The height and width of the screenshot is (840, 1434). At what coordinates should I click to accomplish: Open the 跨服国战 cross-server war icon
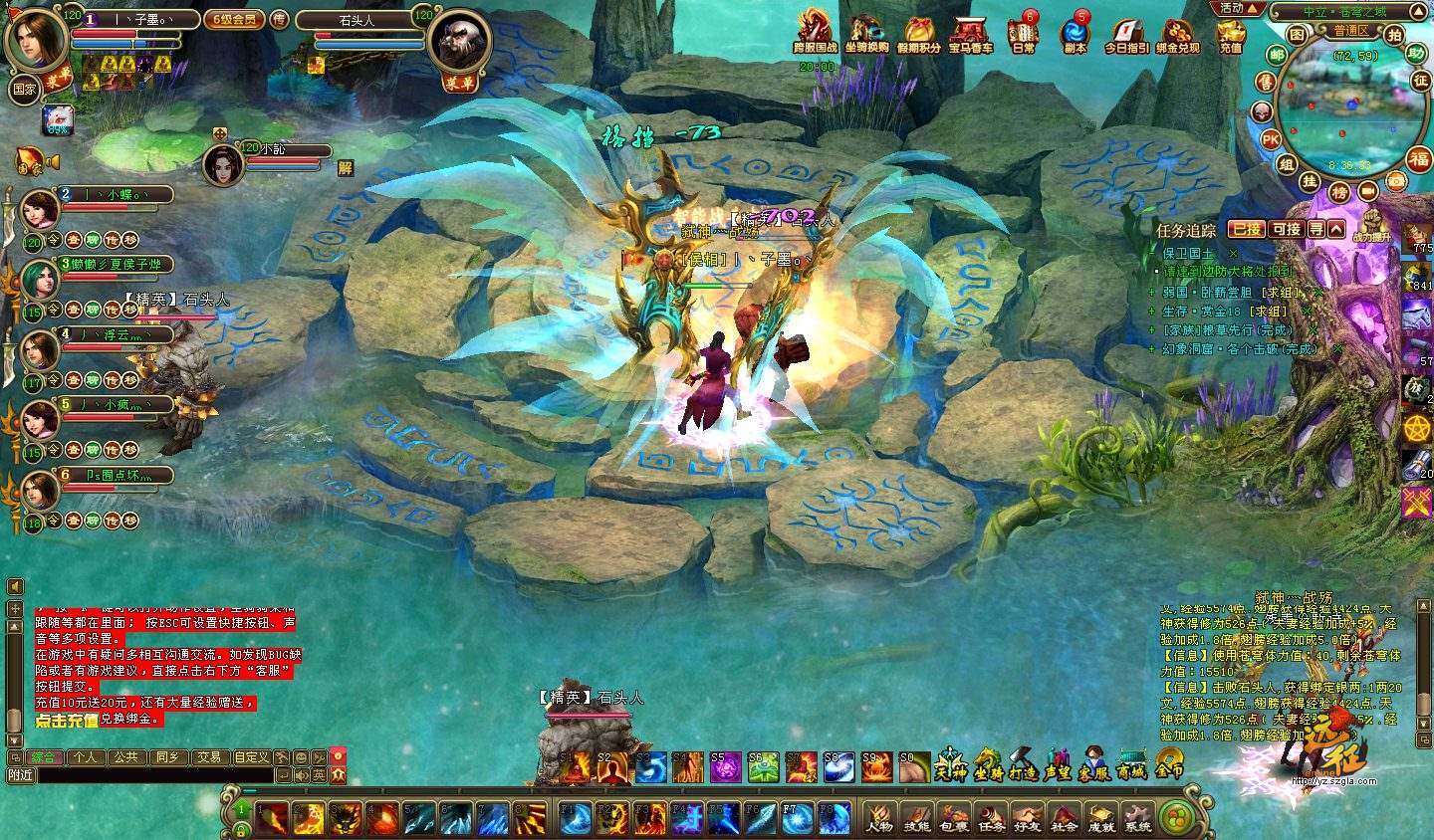tap(814, 32)
